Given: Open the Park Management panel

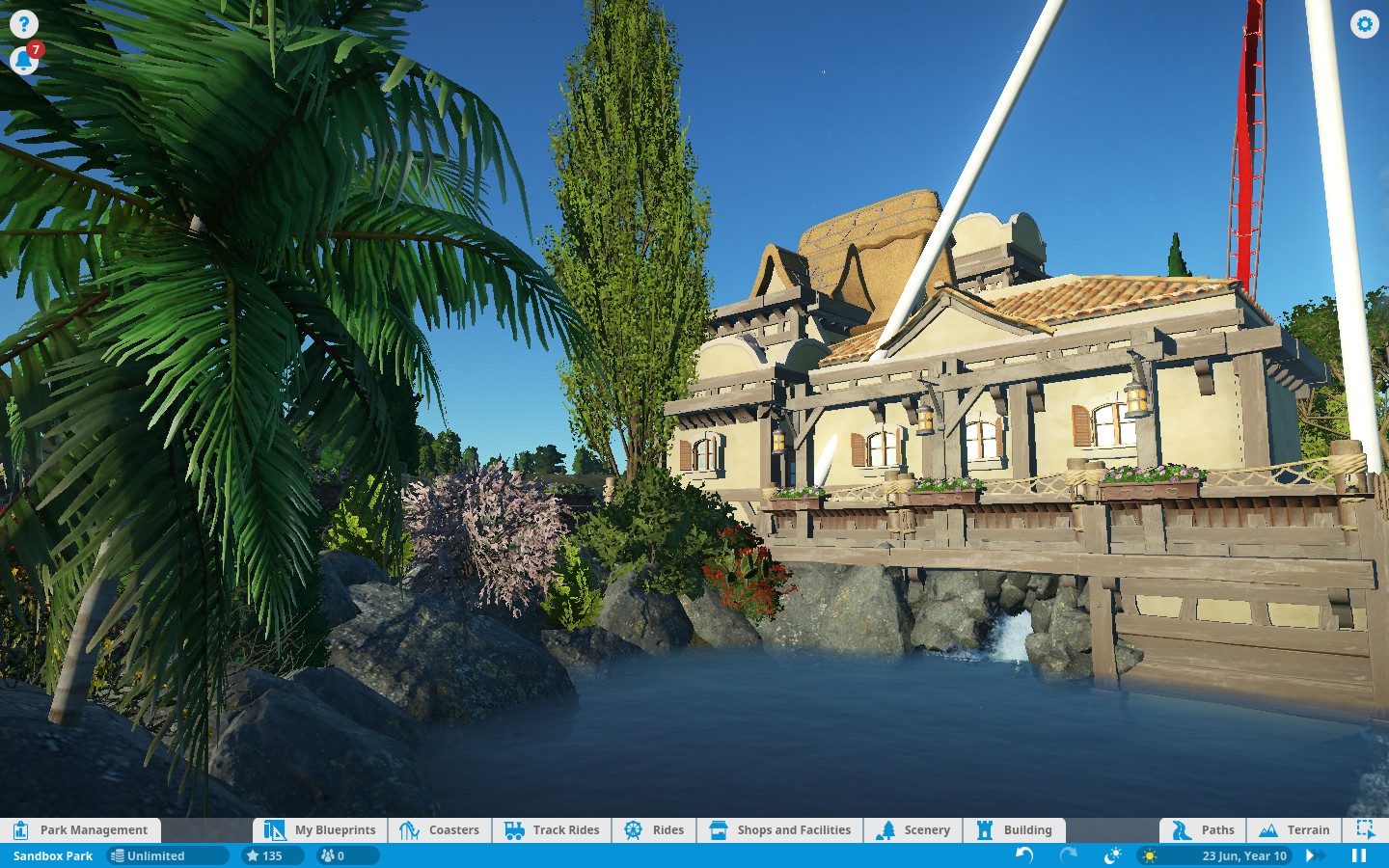Looking at the screenshot, I should click(x=81, y=829).
